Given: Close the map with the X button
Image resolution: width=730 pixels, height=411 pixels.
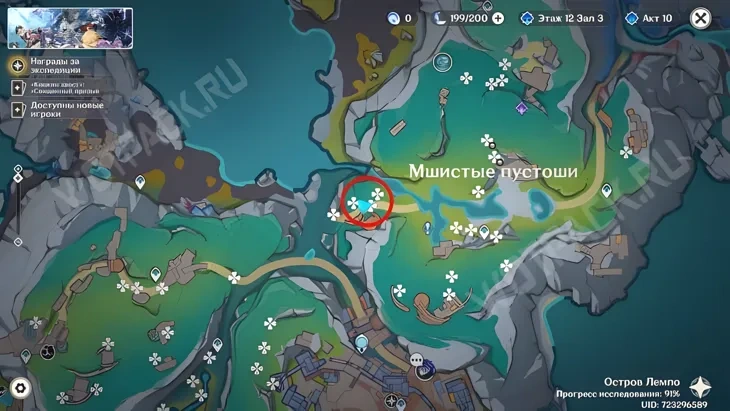Looking at the screenshot, I should click(x=701, y=18).
